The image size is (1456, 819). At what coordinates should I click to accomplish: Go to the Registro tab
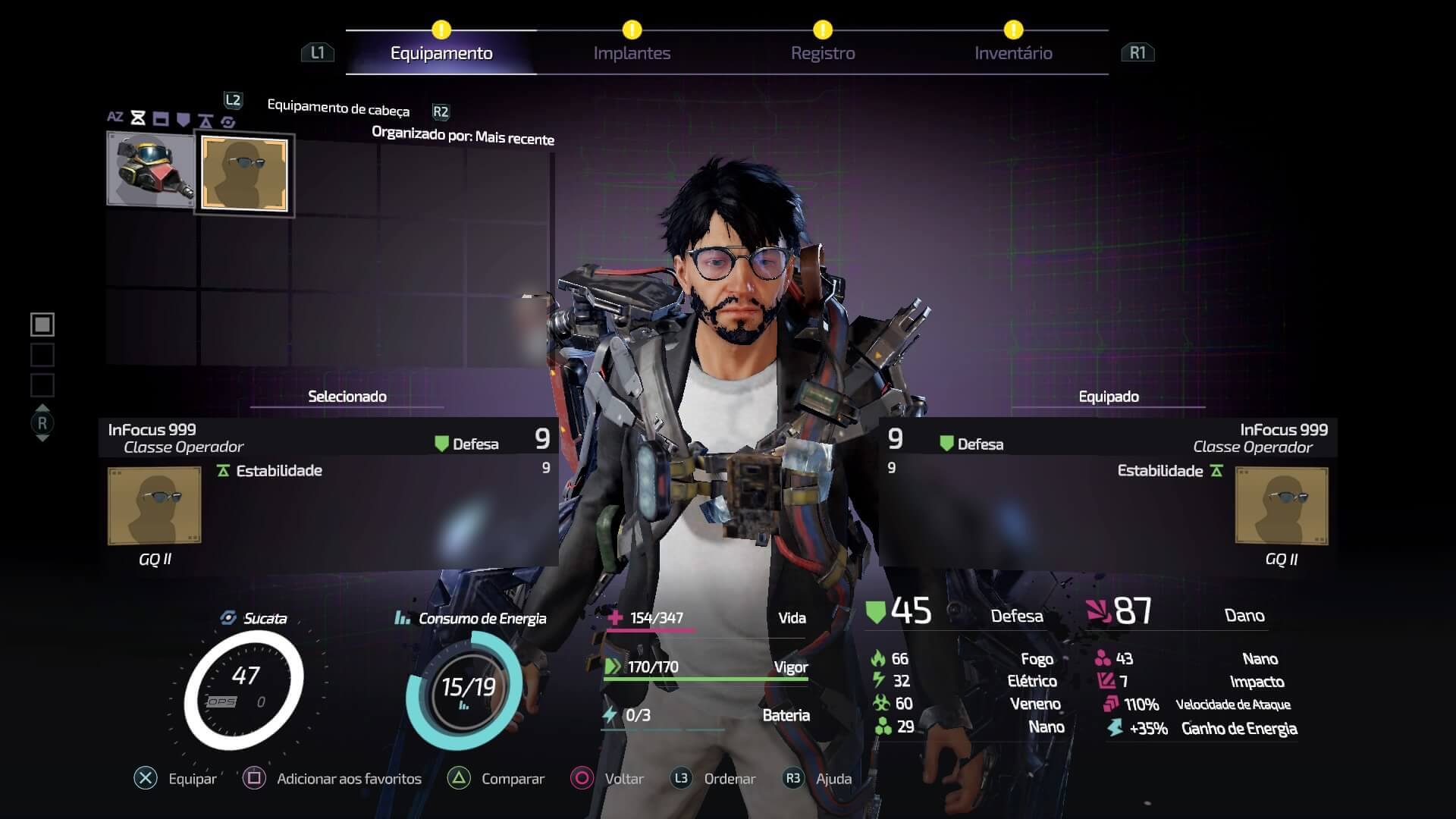pos(823,53)
